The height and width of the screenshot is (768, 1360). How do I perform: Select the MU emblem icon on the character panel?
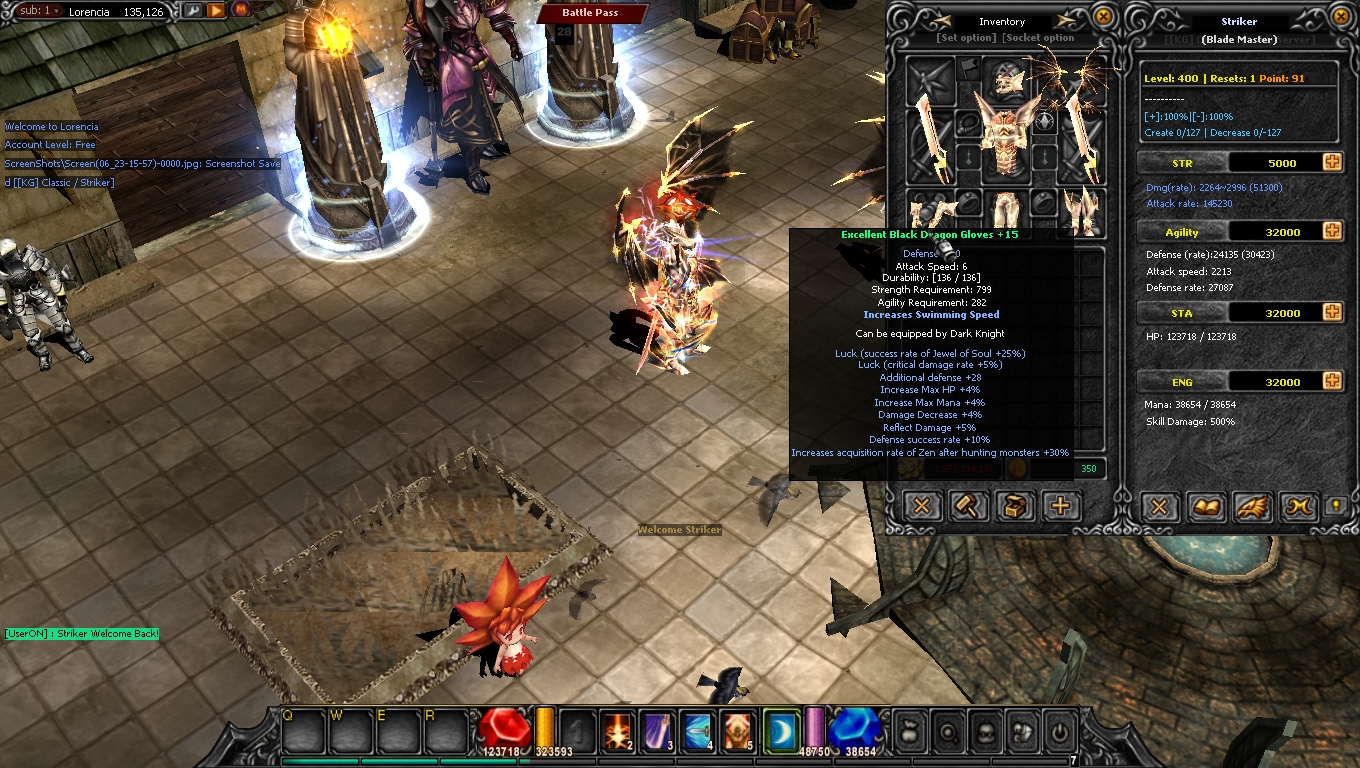click(1298, 507)
